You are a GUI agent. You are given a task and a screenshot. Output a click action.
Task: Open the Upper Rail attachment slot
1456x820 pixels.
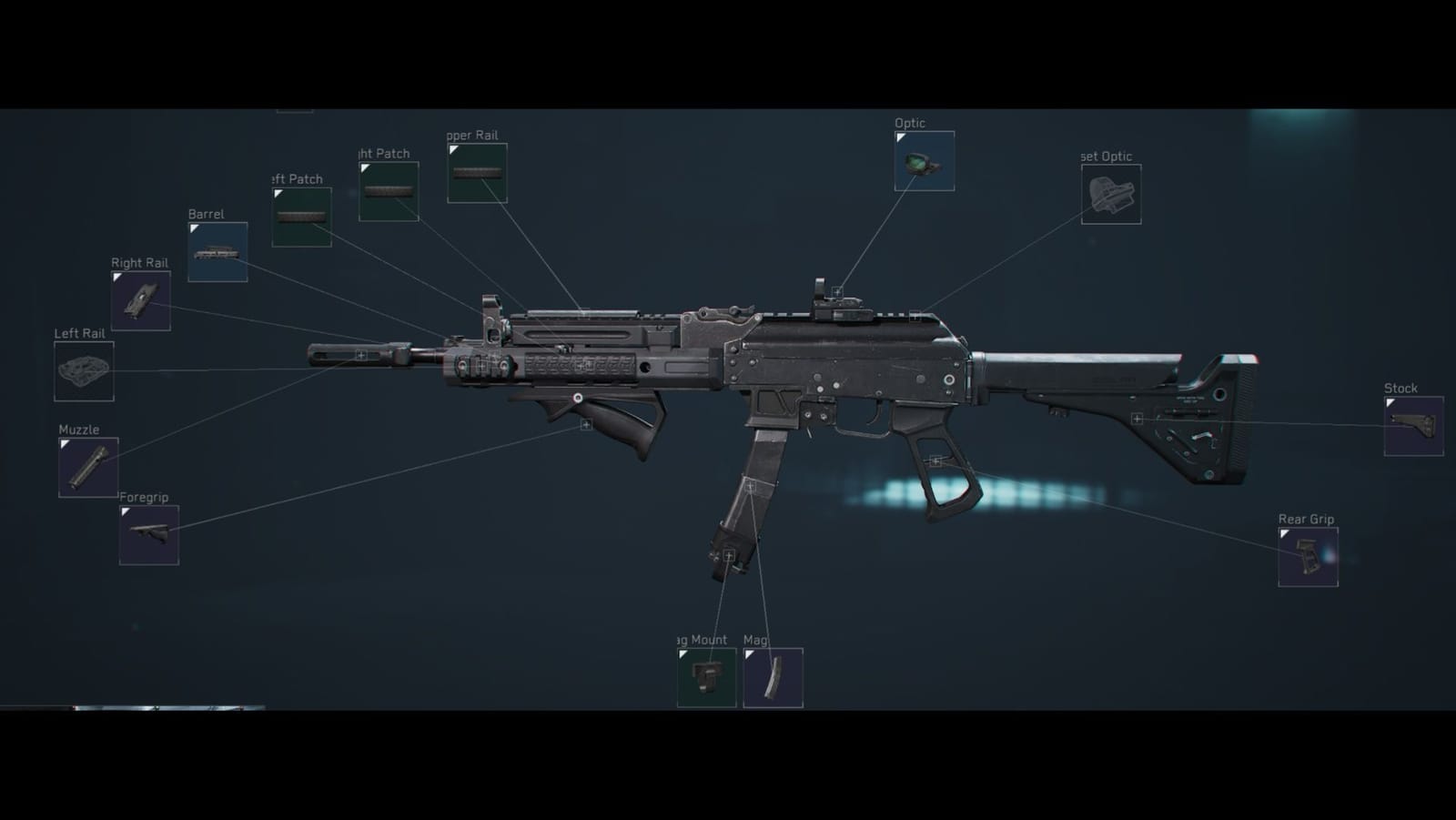pos(477,173)
